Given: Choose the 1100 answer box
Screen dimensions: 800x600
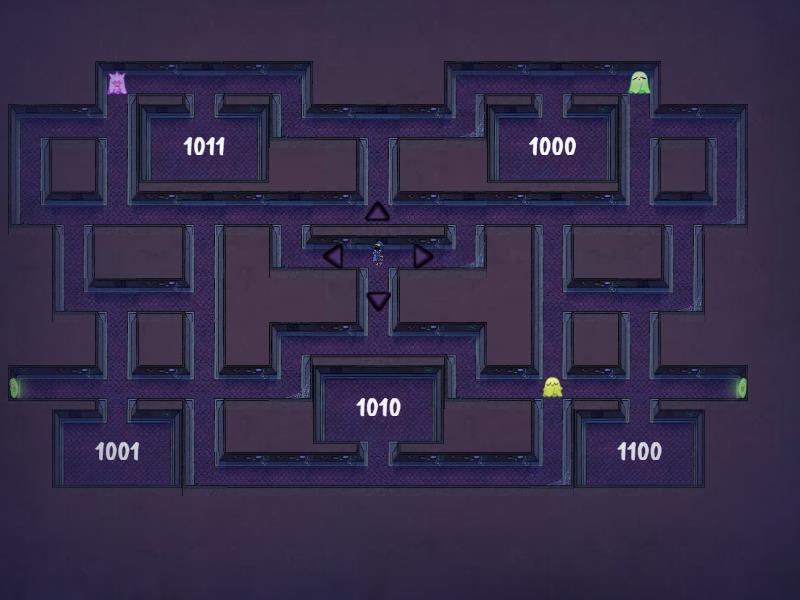Looking at the screenshot, I should click(639, 451).
